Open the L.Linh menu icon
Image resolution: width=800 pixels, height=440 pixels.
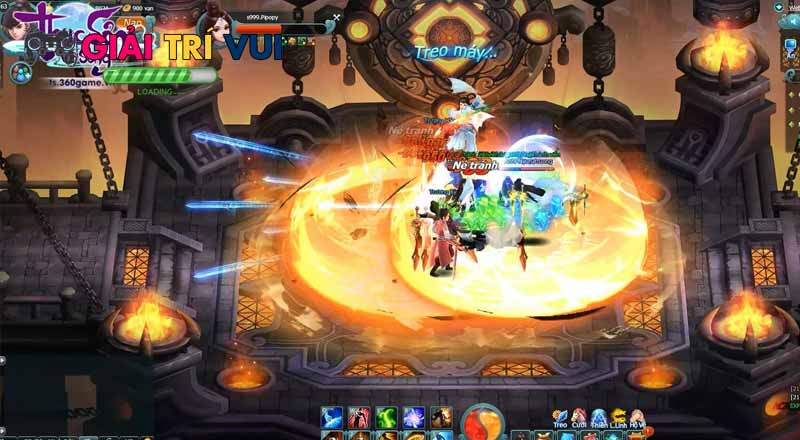(619, 417)
